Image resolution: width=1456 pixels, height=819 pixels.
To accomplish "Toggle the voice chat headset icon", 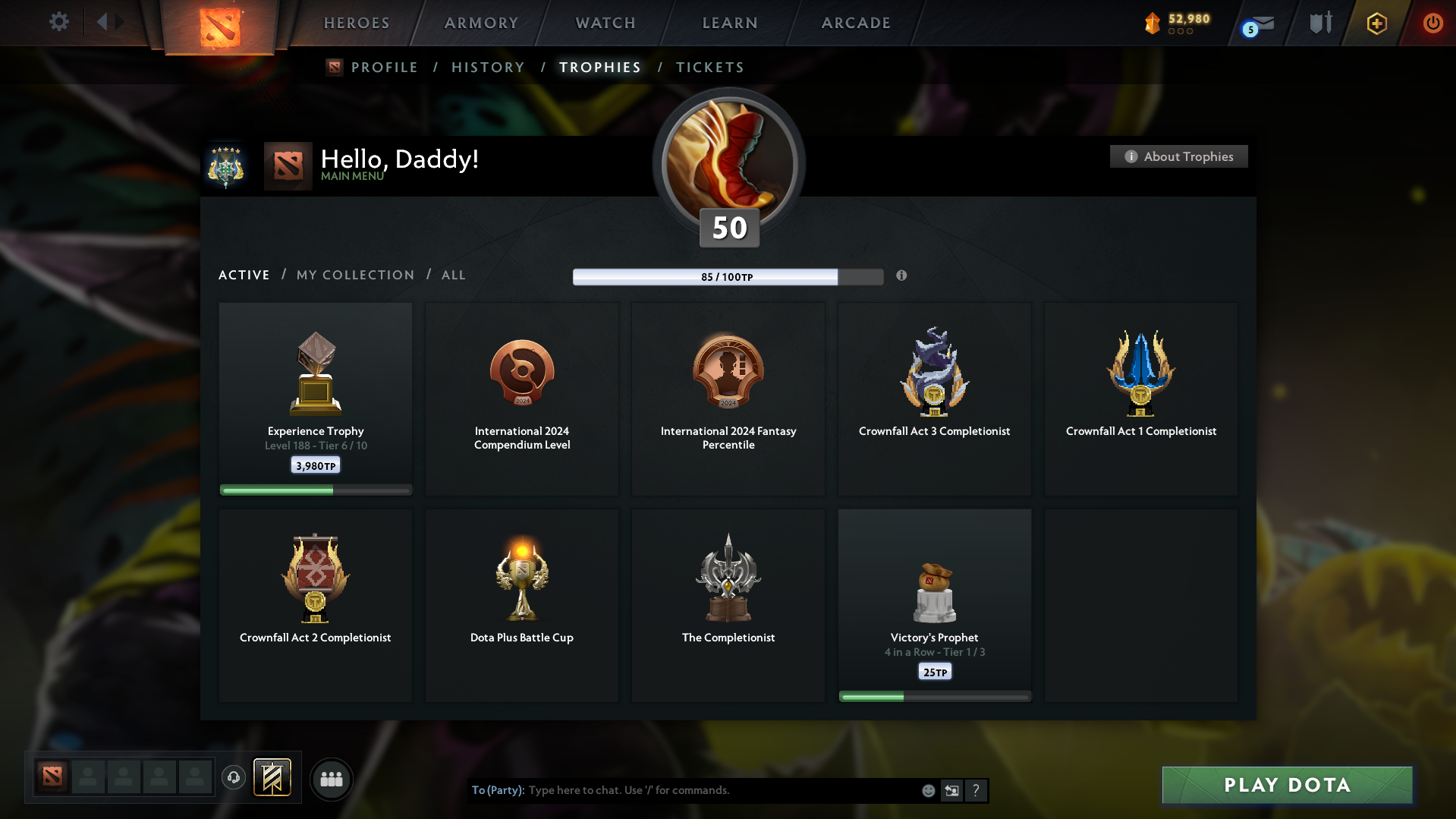I will (x=234, y=778).
